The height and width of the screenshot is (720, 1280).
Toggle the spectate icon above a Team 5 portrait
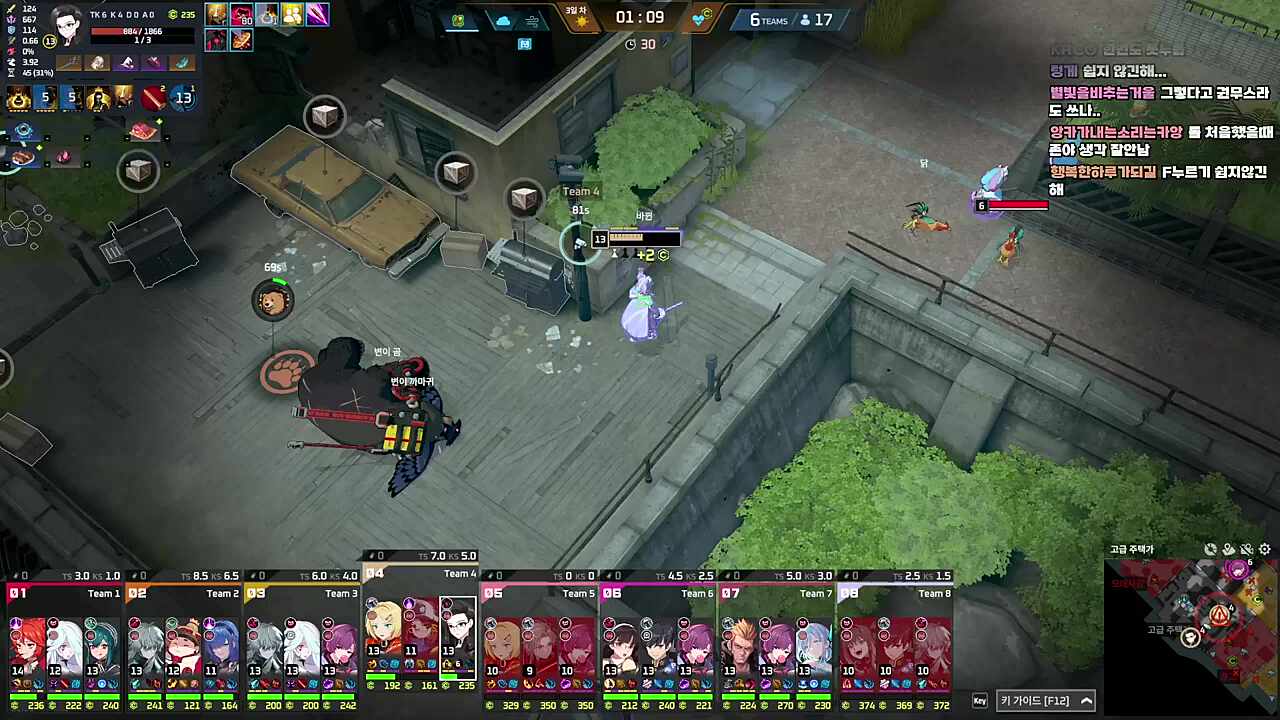click(x=492, y=622)
